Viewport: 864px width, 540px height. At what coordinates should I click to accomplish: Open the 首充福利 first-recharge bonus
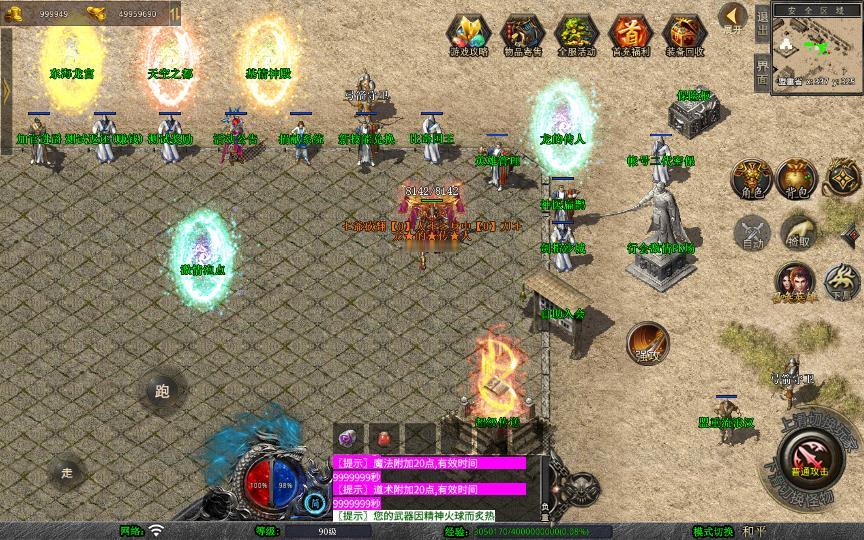[629, 34]
